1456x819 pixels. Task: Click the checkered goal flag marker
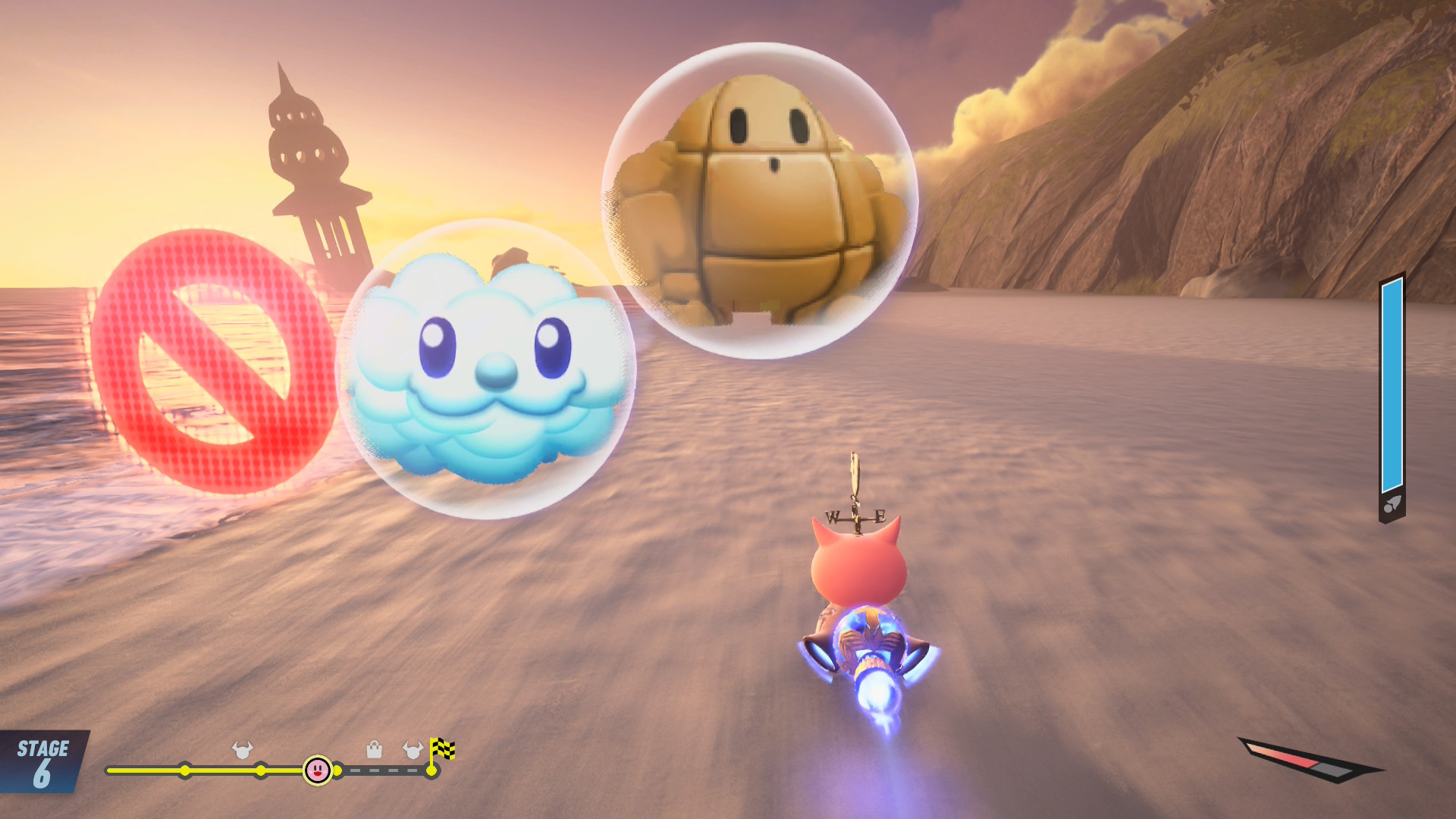[441, 750]
